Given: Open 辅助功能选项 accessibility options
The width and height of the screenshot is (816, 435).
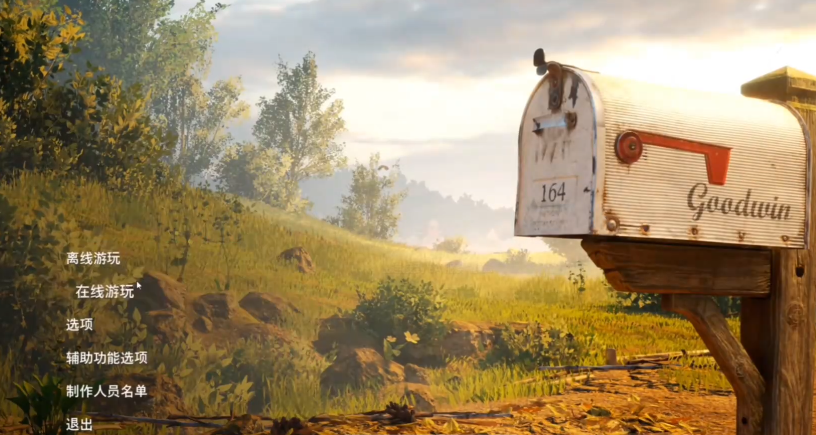Looking at the screenshot, I should pos(107,357).
